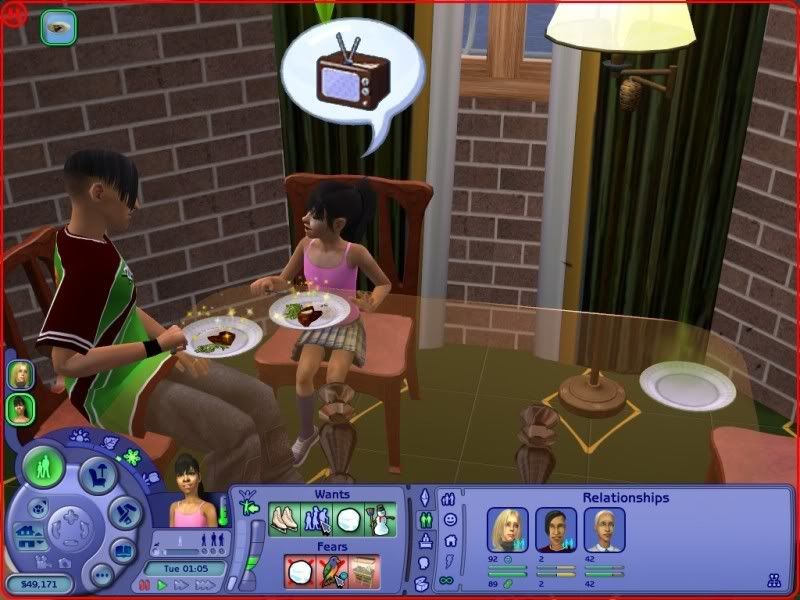Click the ice skates want
This screenshot has width=800, height=600.
285,519
